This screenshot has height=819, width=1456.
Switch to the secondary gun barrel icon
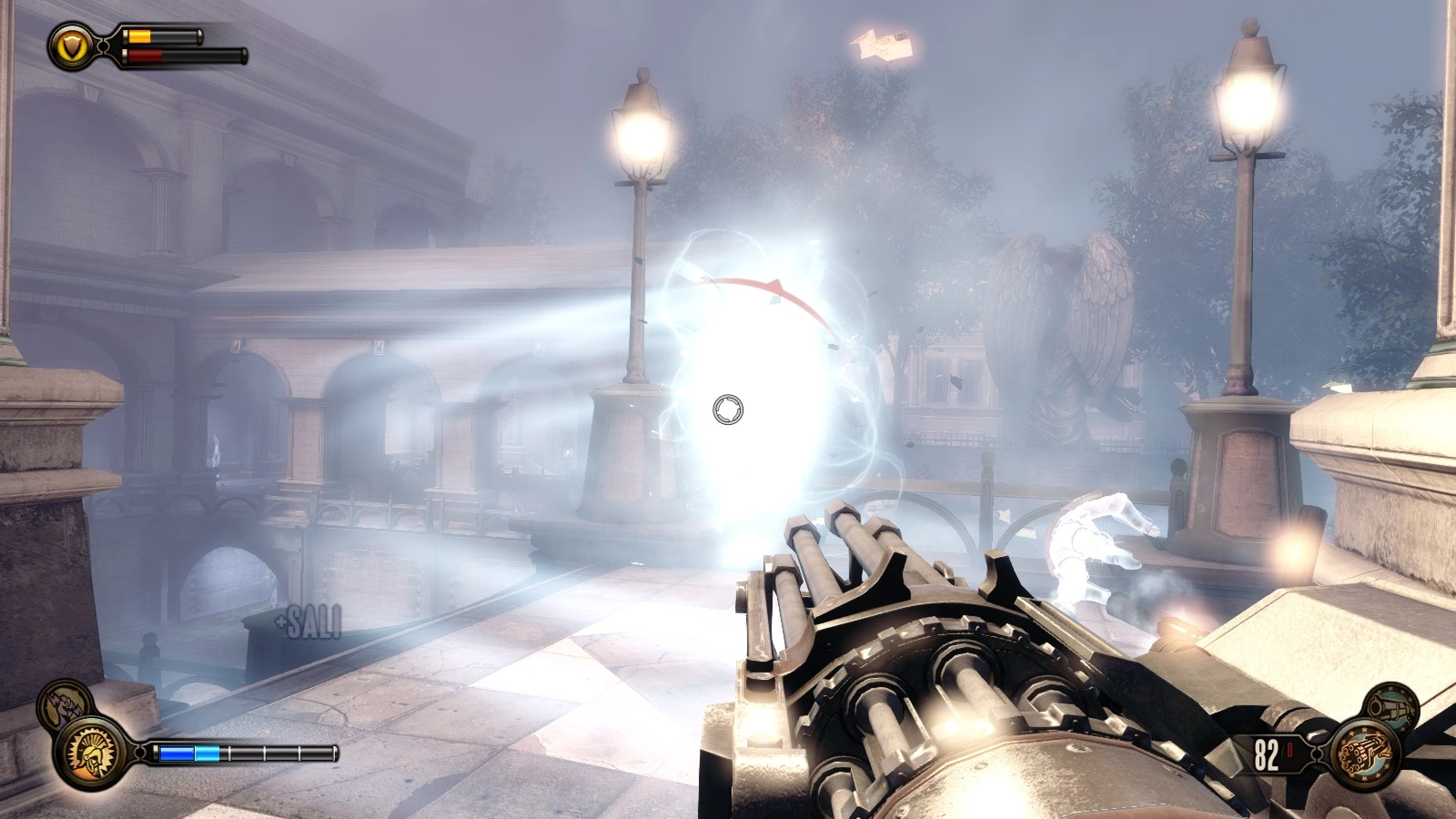coord(1390,706)
